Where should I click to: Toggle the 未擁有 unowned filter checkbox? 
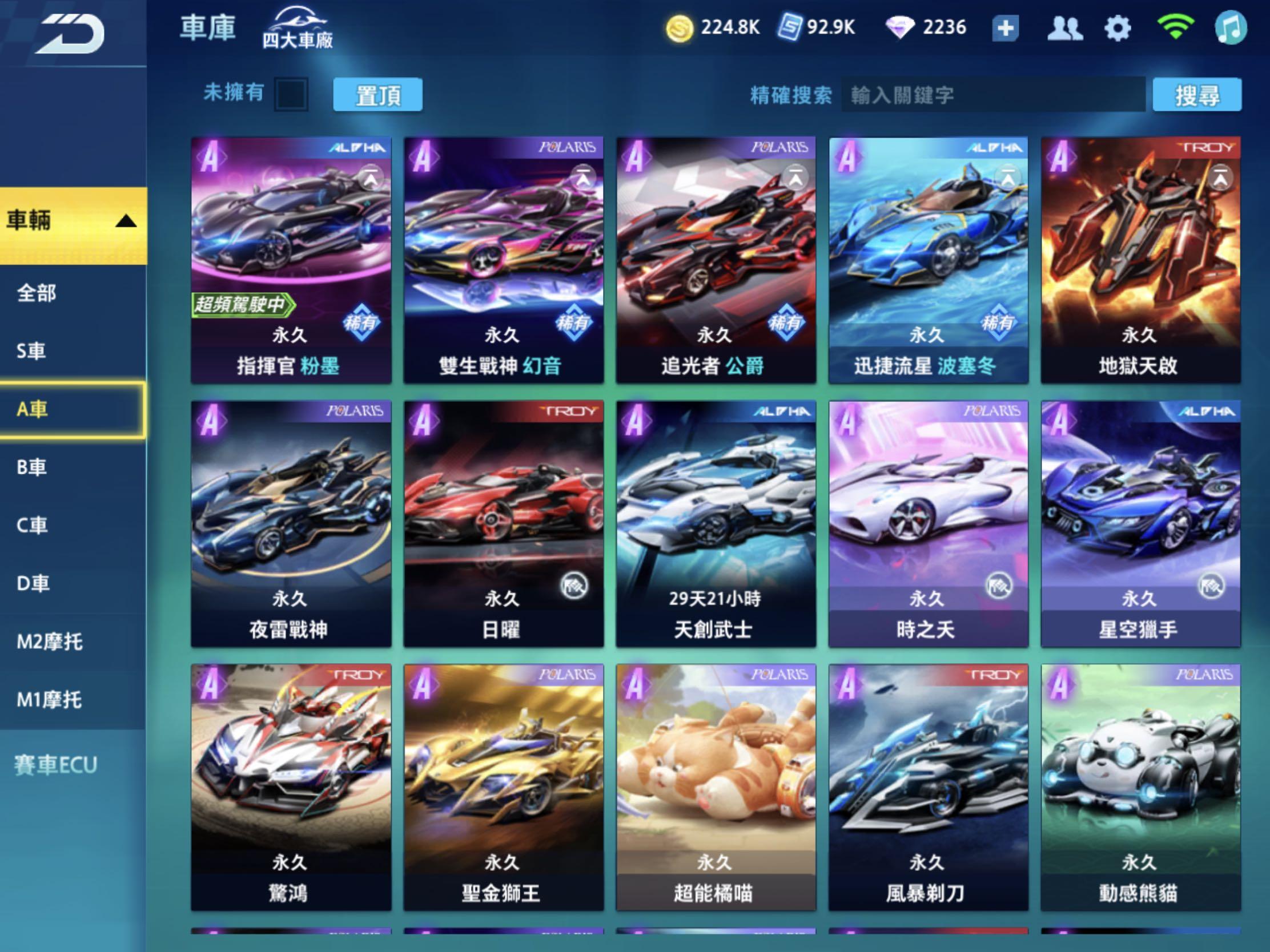click(x=291, y=94)
